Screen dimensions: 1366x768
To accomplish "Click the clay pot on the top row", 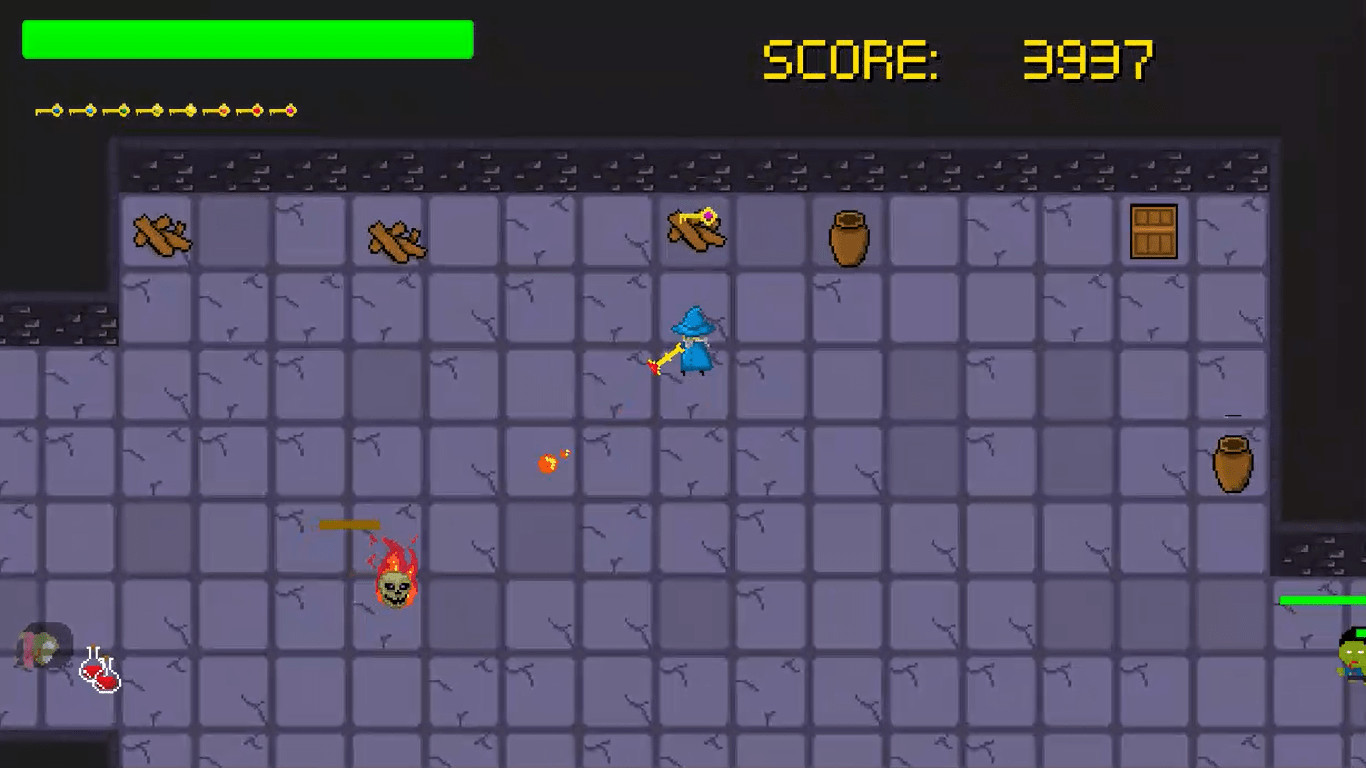I will tap(847, 237).
